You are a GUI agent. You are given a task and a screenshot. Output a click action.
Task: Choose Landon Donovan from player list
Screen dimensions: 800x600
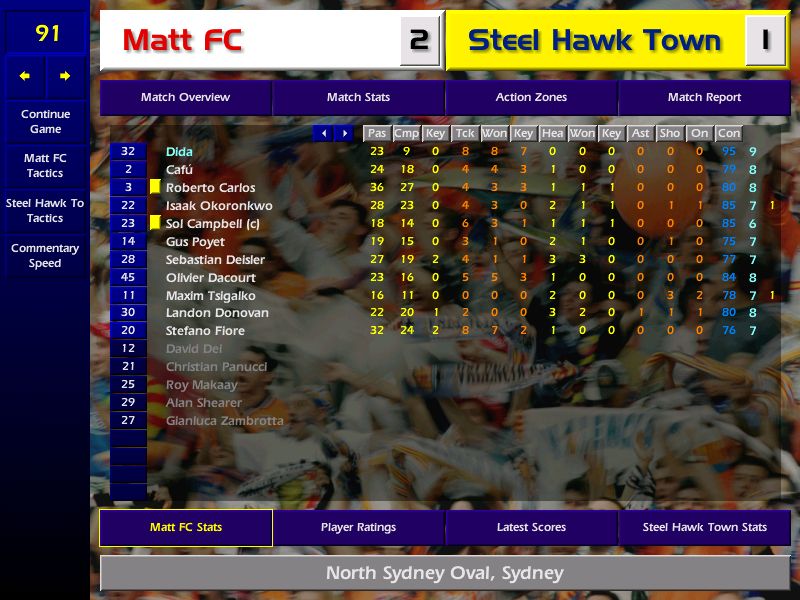click(x=216, y=313)
